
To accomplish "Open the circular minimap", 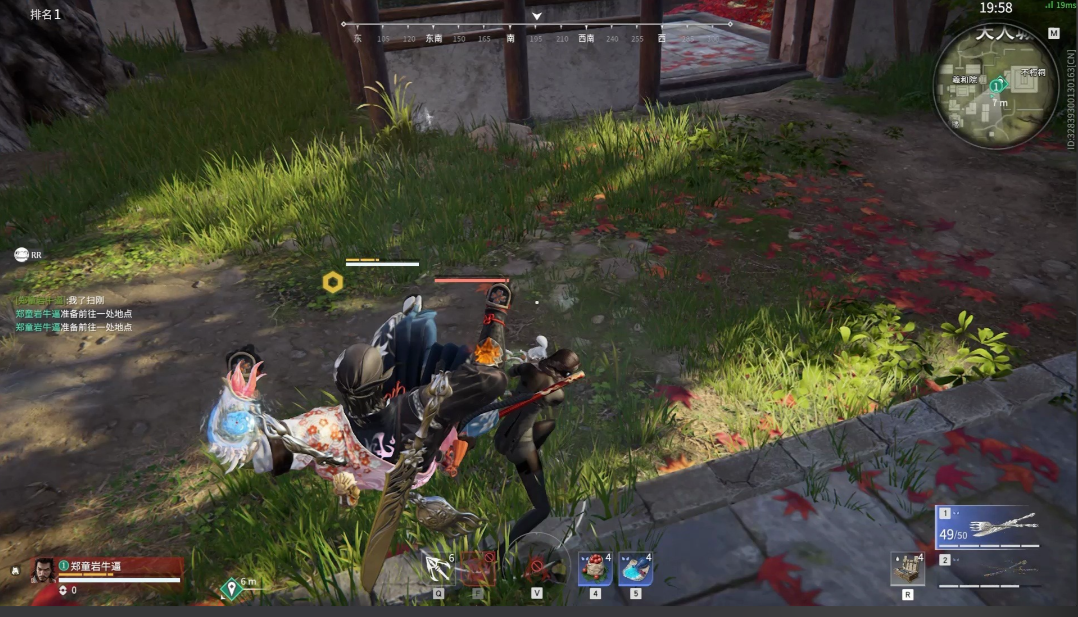I will pos(995,87).
